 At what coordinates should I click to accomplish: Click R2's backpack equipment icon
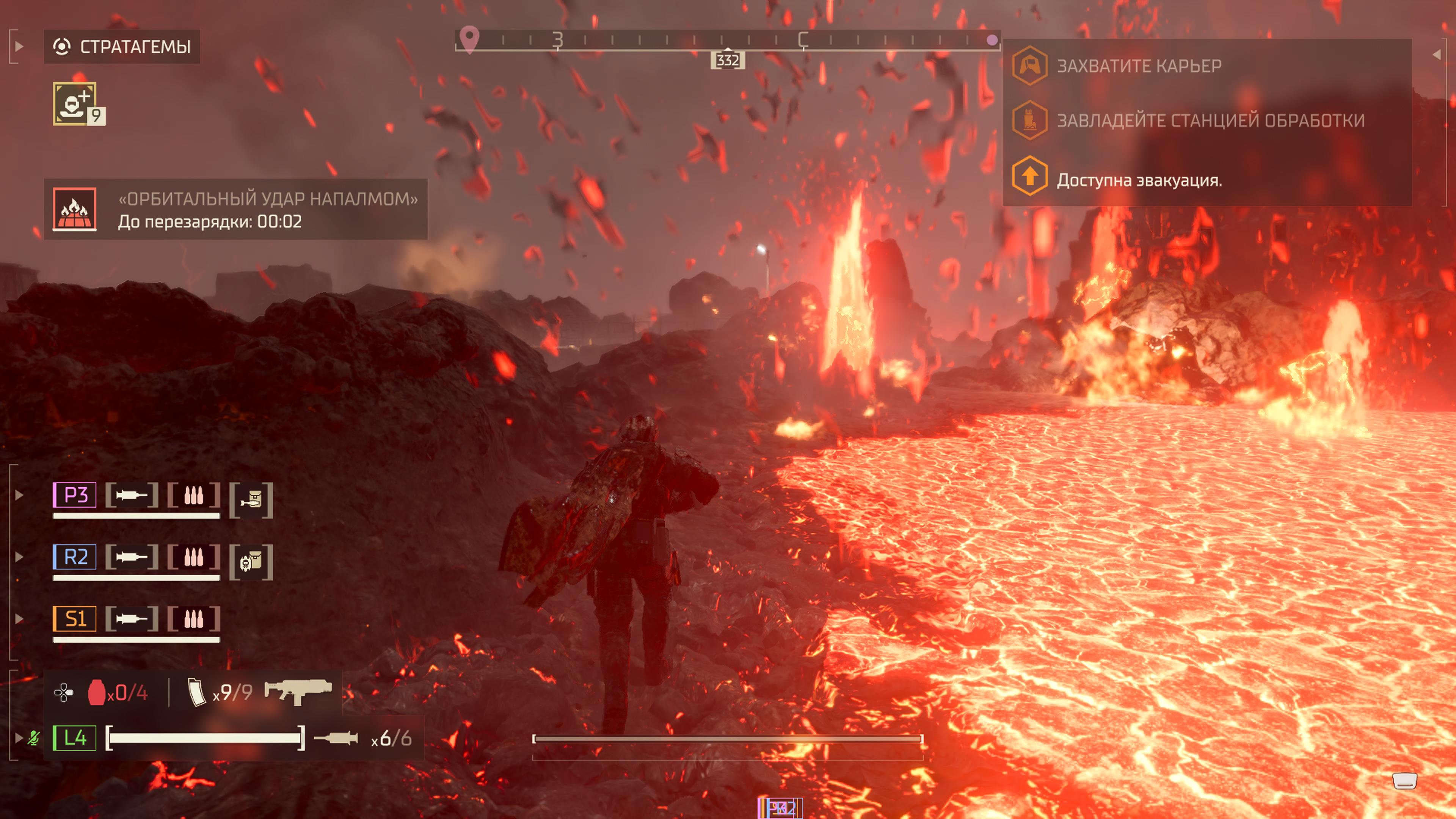tap(251, 562)
